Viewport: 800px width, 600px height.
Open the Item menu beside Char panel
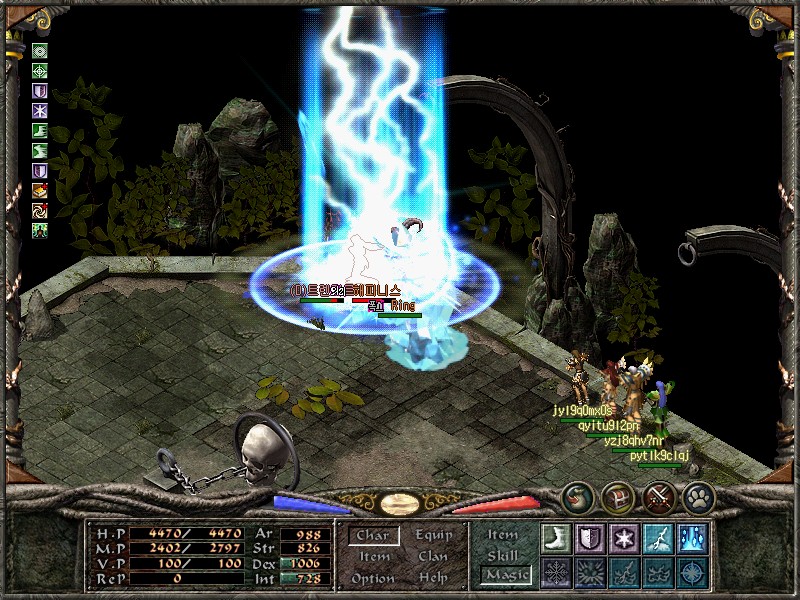point(374,557)
